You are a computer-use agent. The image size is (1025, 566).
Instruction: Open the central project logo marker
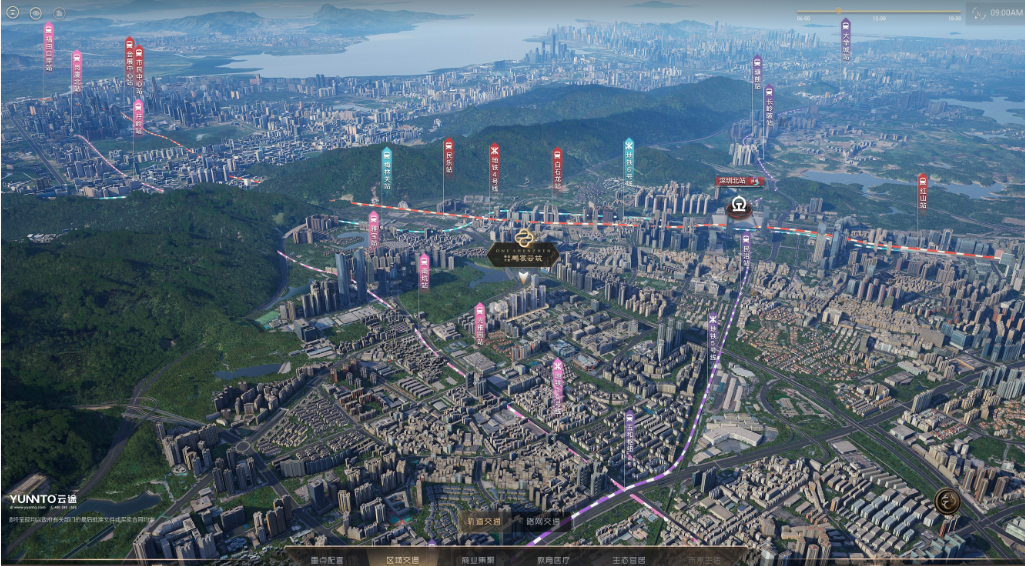coord(526,243)
